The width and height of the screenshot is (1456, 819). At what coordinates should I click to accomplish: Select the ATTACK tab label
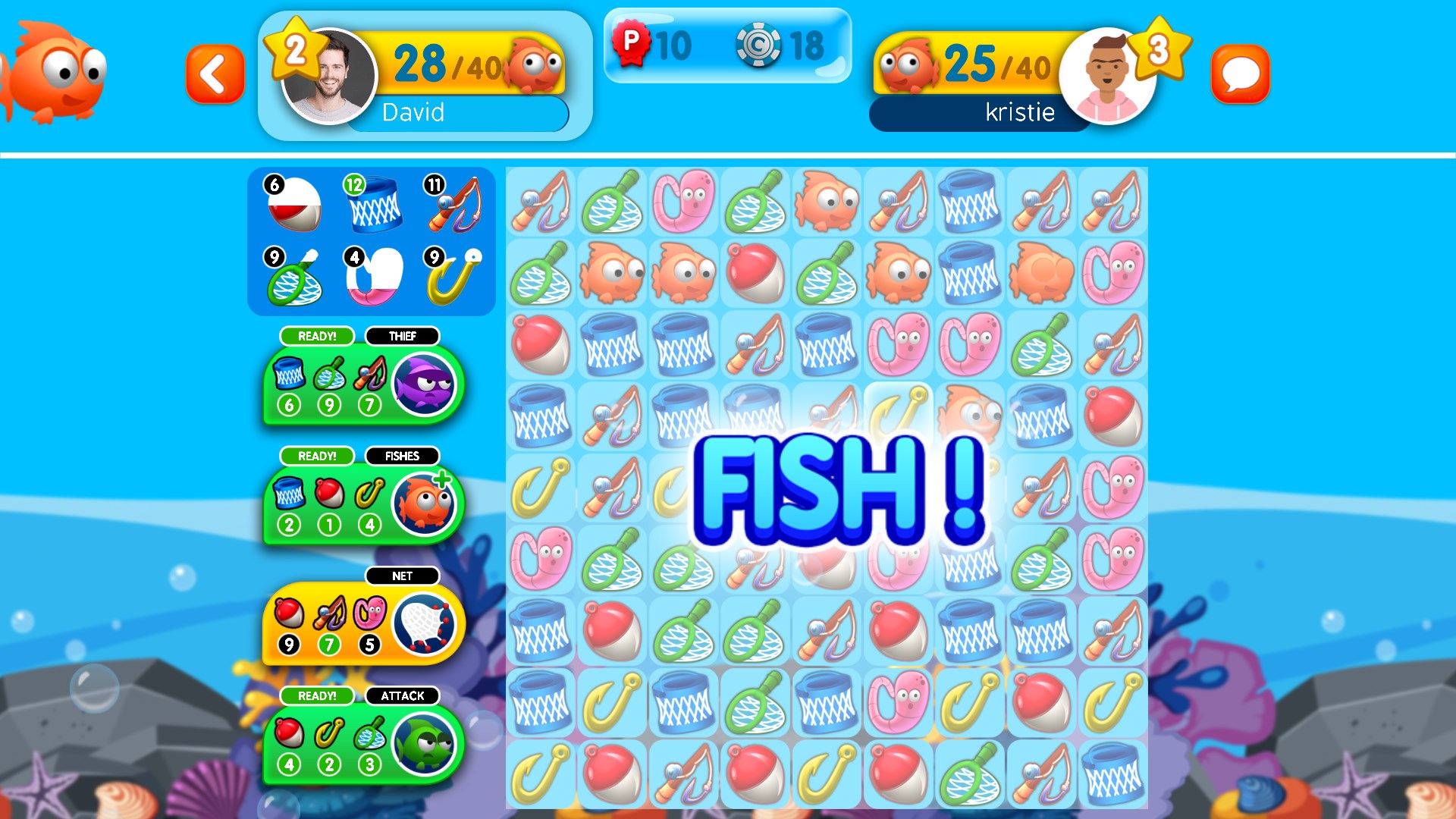[403, 695]
